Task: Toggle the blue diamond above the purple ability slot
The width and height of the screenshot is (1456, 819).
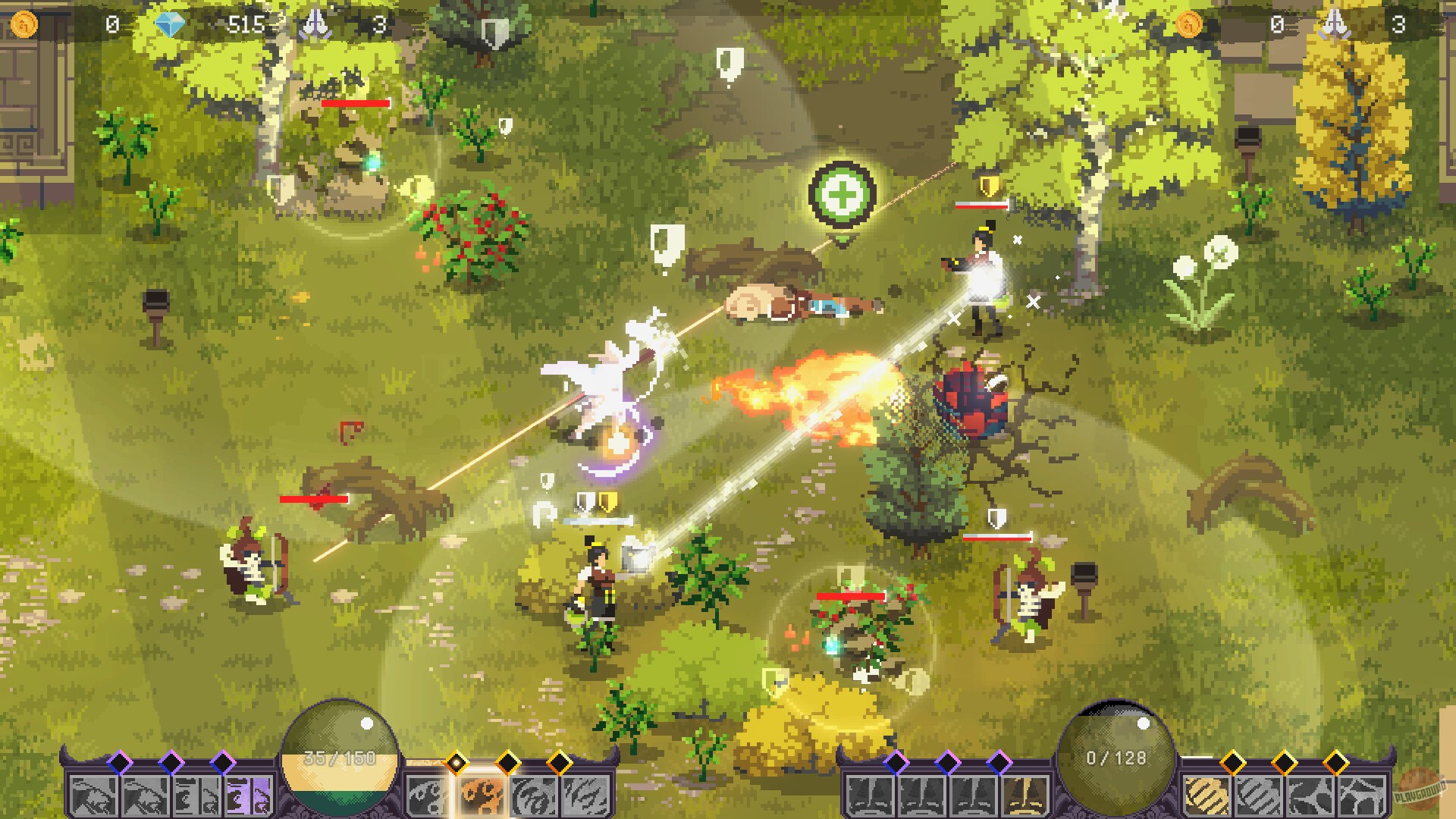Action: point(224,761)
